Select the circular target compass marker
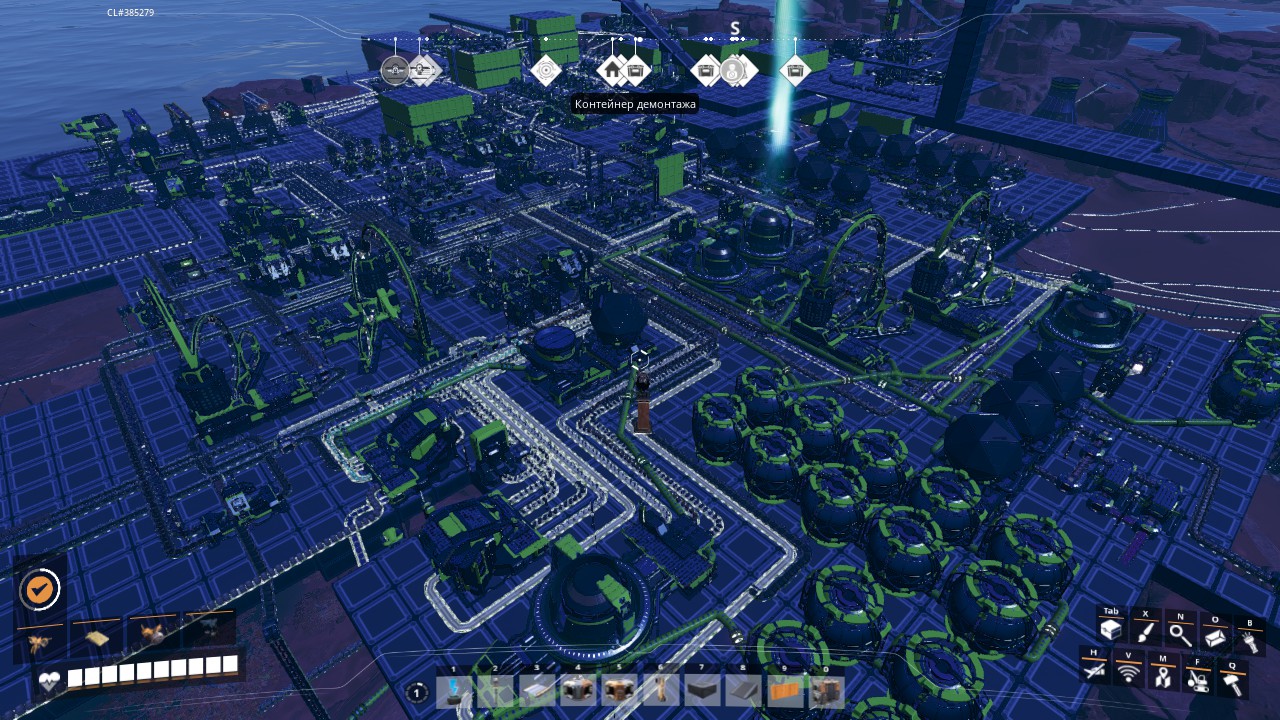The height and width of the screenshot is (720, 1280). 546,70
